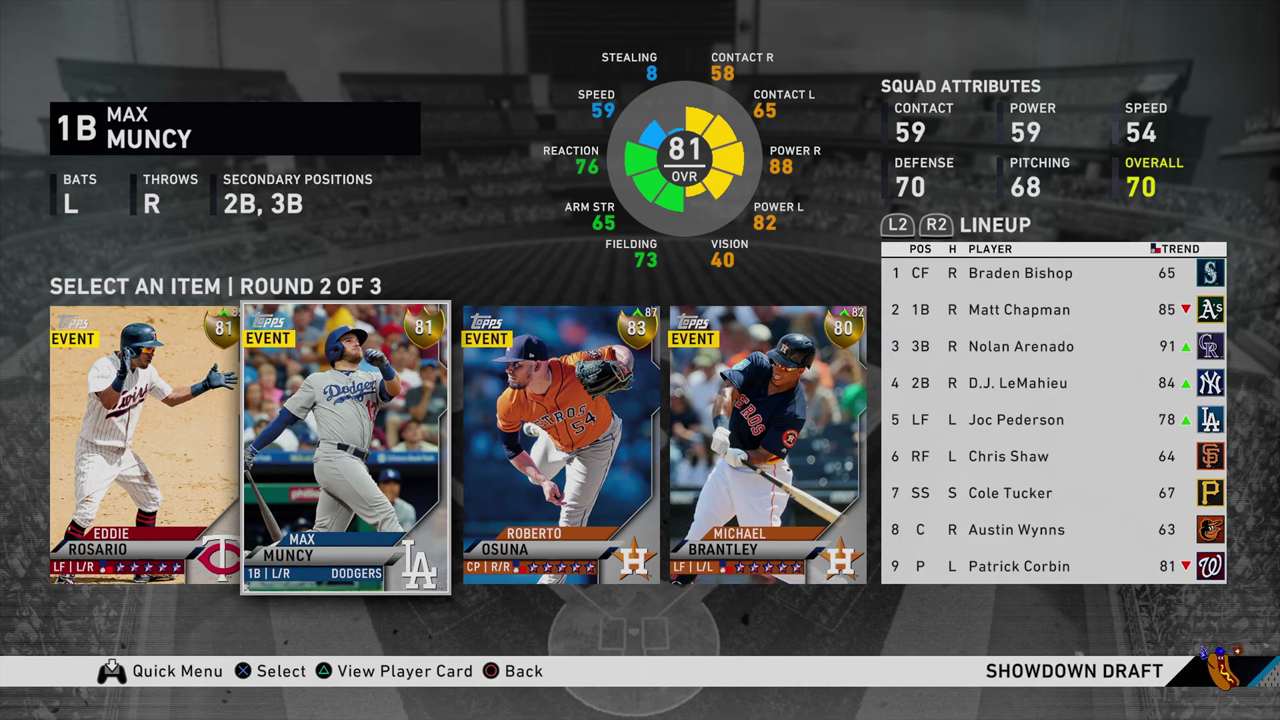Click the Rockies logo next to Nolan Arenado
The image size is (1280, 720).
[1210, 346]
